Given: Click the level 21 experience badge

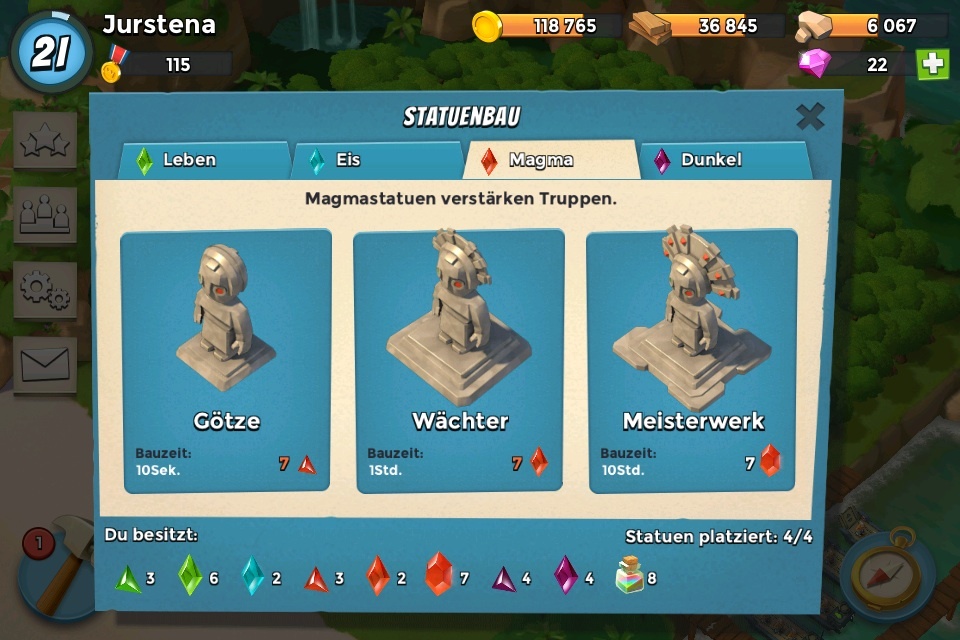Looking at the screenshot, I should point(50,52).
